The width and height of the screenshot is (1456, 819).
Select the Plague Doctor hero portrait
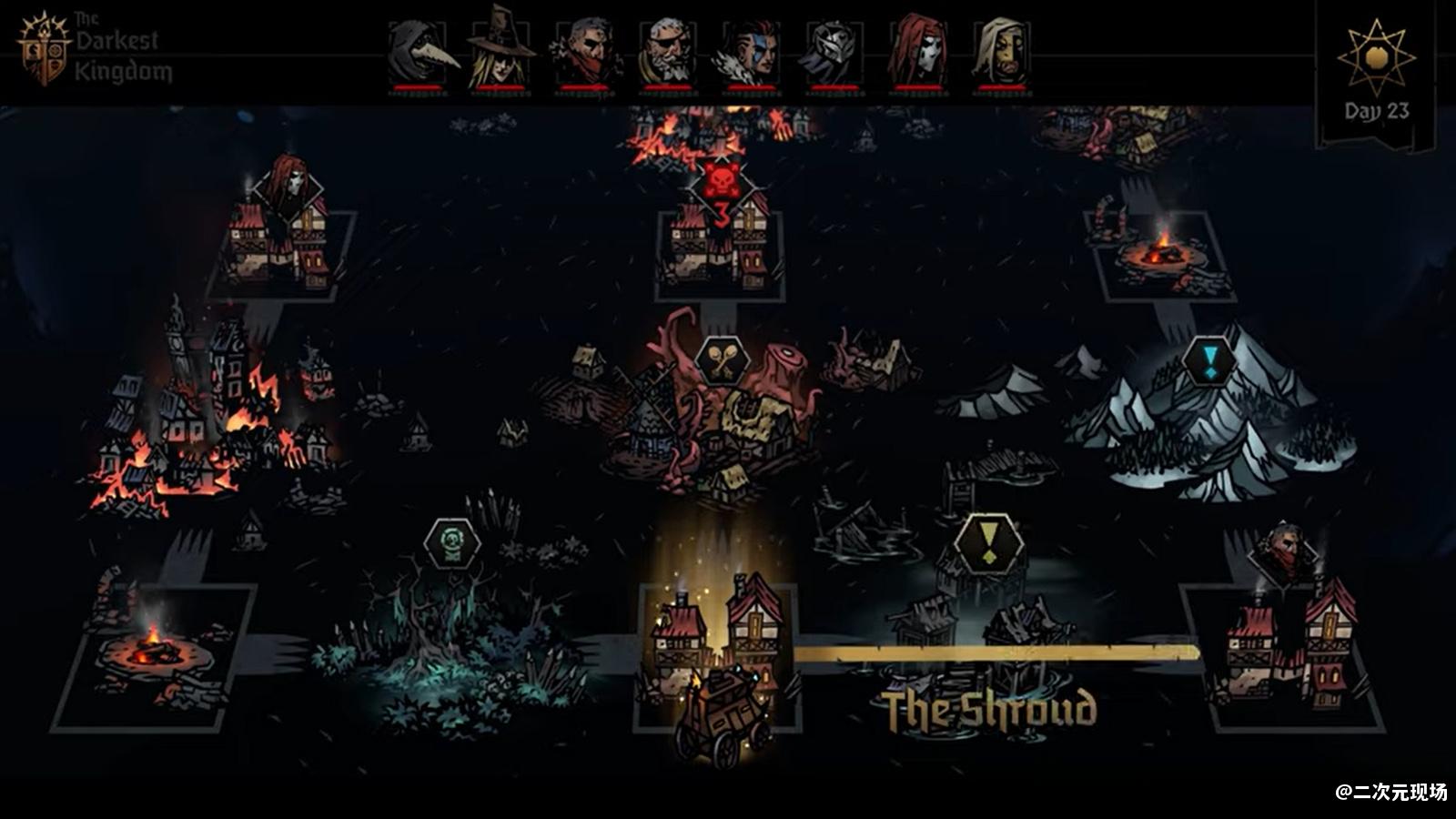click(x=420, y=53)
